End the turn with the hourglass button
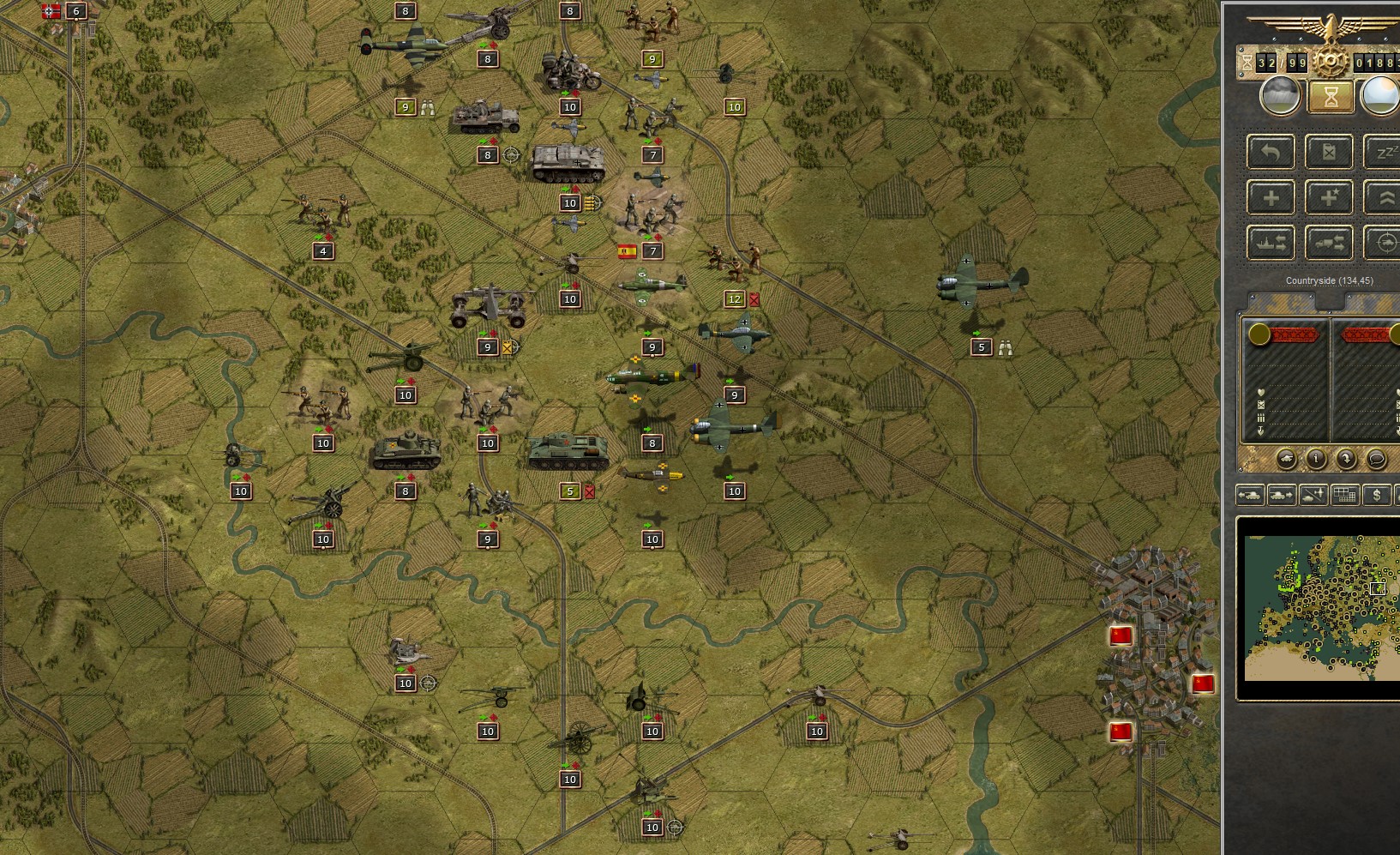This screenshot has width=1400, height=855. [x=1331, y=96]
